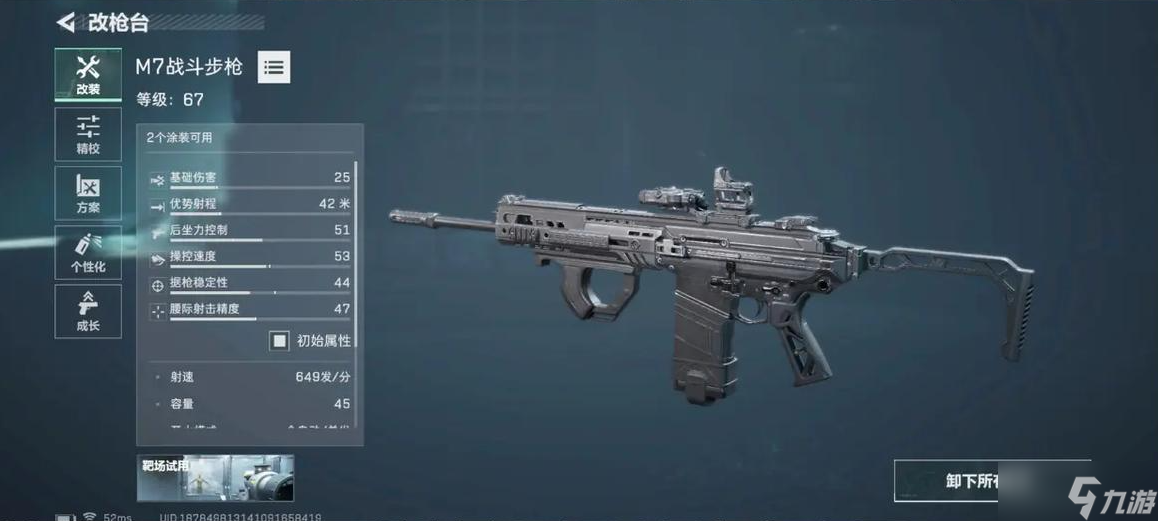Show the 2个涂装可用 available skins notice
The image size is (1158, 521).
pyautogui.click(x=179, y=138)
